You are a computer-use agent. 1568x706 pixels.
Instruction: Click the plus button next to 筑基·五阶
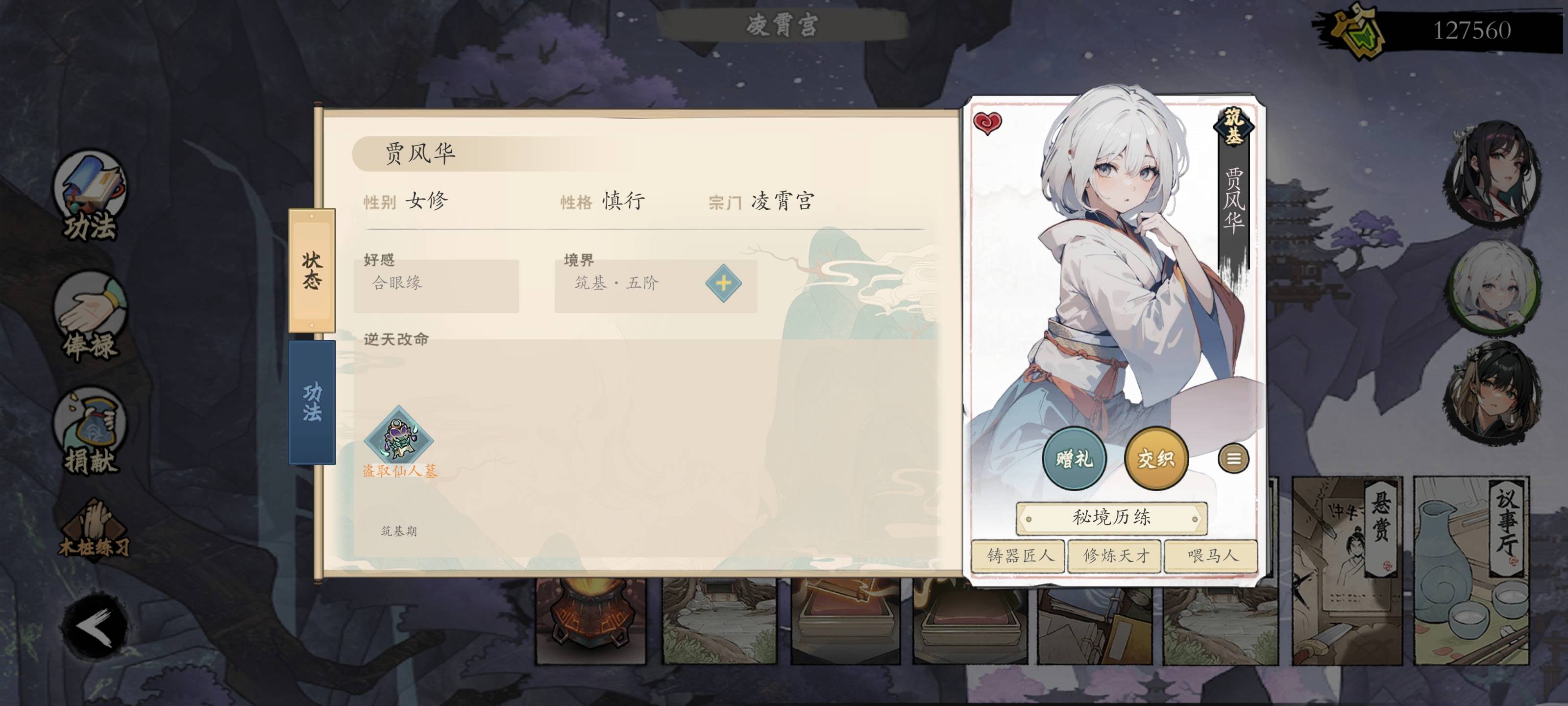pyautogui.click(x=723, y=284)
